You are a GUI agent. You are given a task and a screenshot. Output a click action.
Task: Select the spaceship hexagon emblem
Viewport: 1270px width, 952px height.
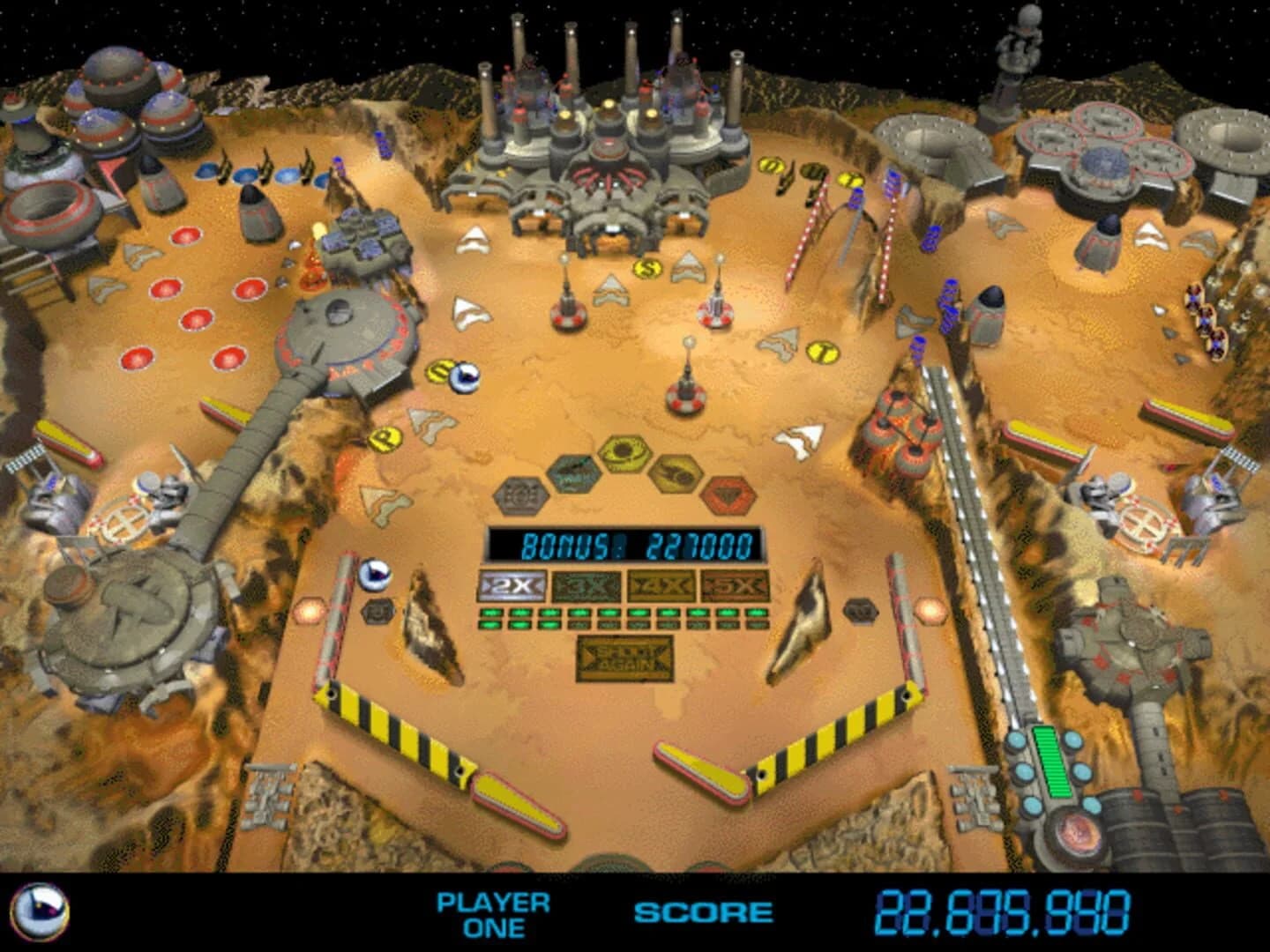click(x=676, y=473)
